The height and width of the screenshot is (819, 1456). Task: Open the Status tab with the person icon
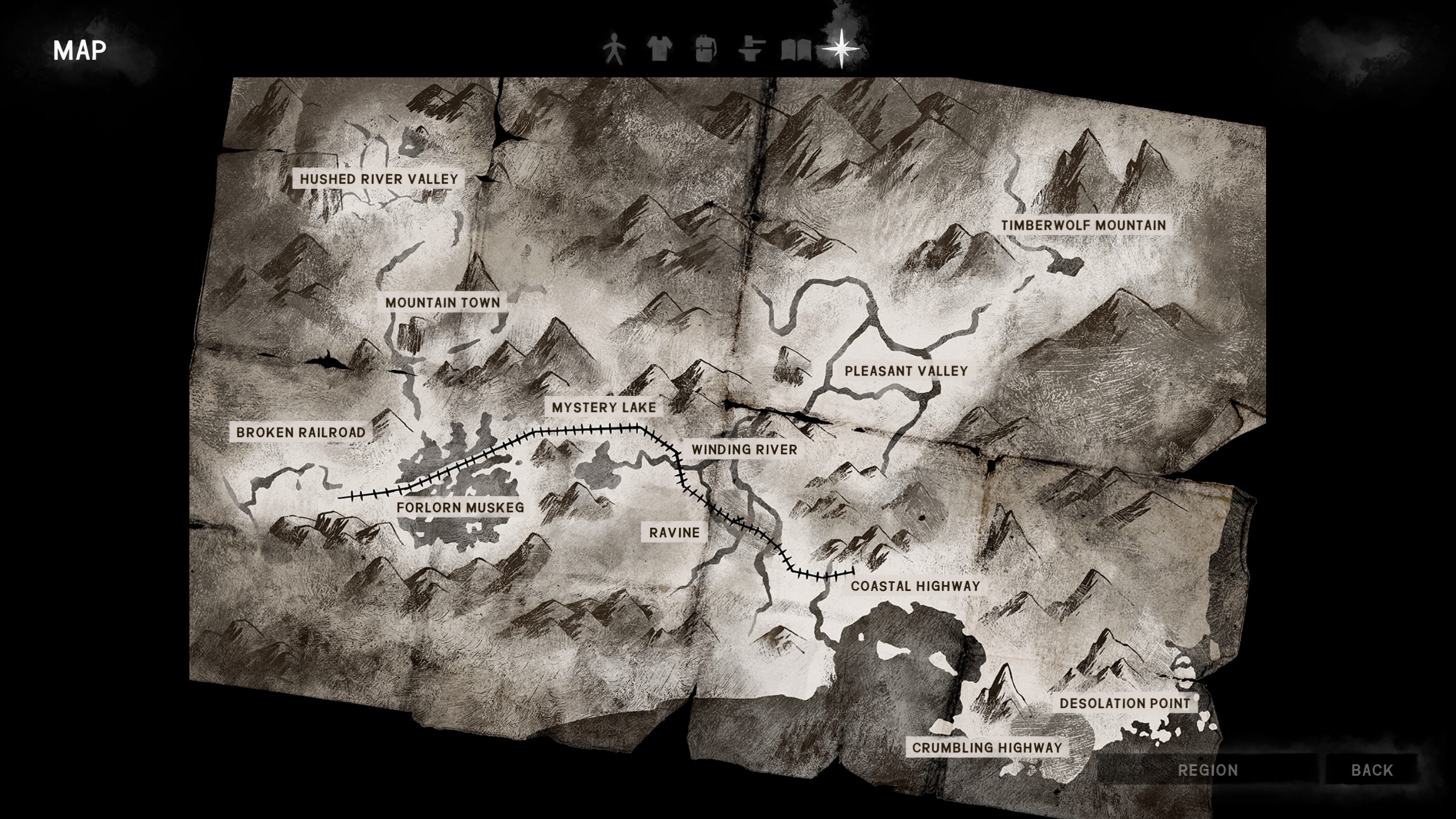click(x=614, y=49)
